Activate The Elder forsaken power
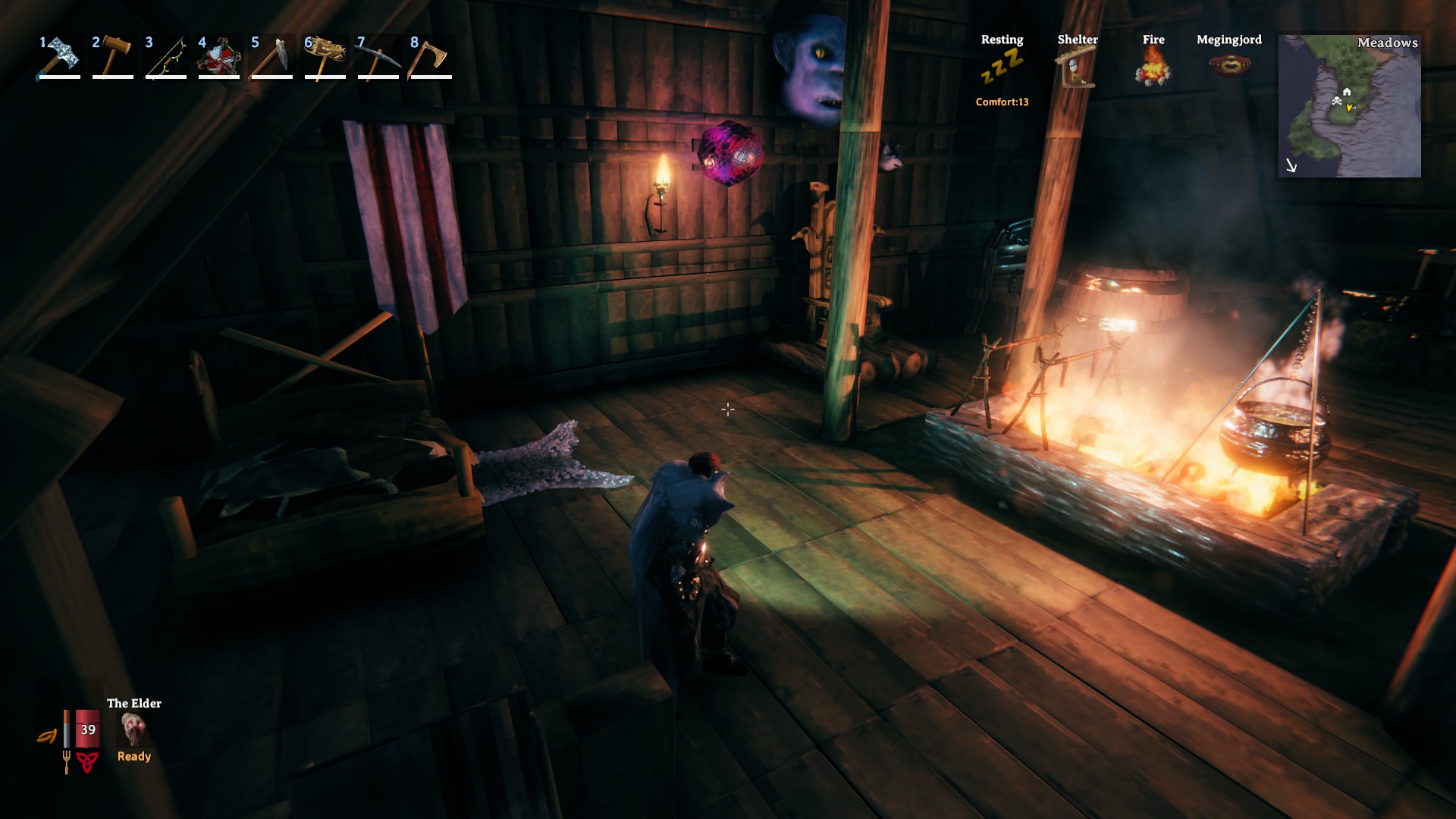Image resolution: width=1456 pixels, height=819 pixels. click(x=133, y=730)
